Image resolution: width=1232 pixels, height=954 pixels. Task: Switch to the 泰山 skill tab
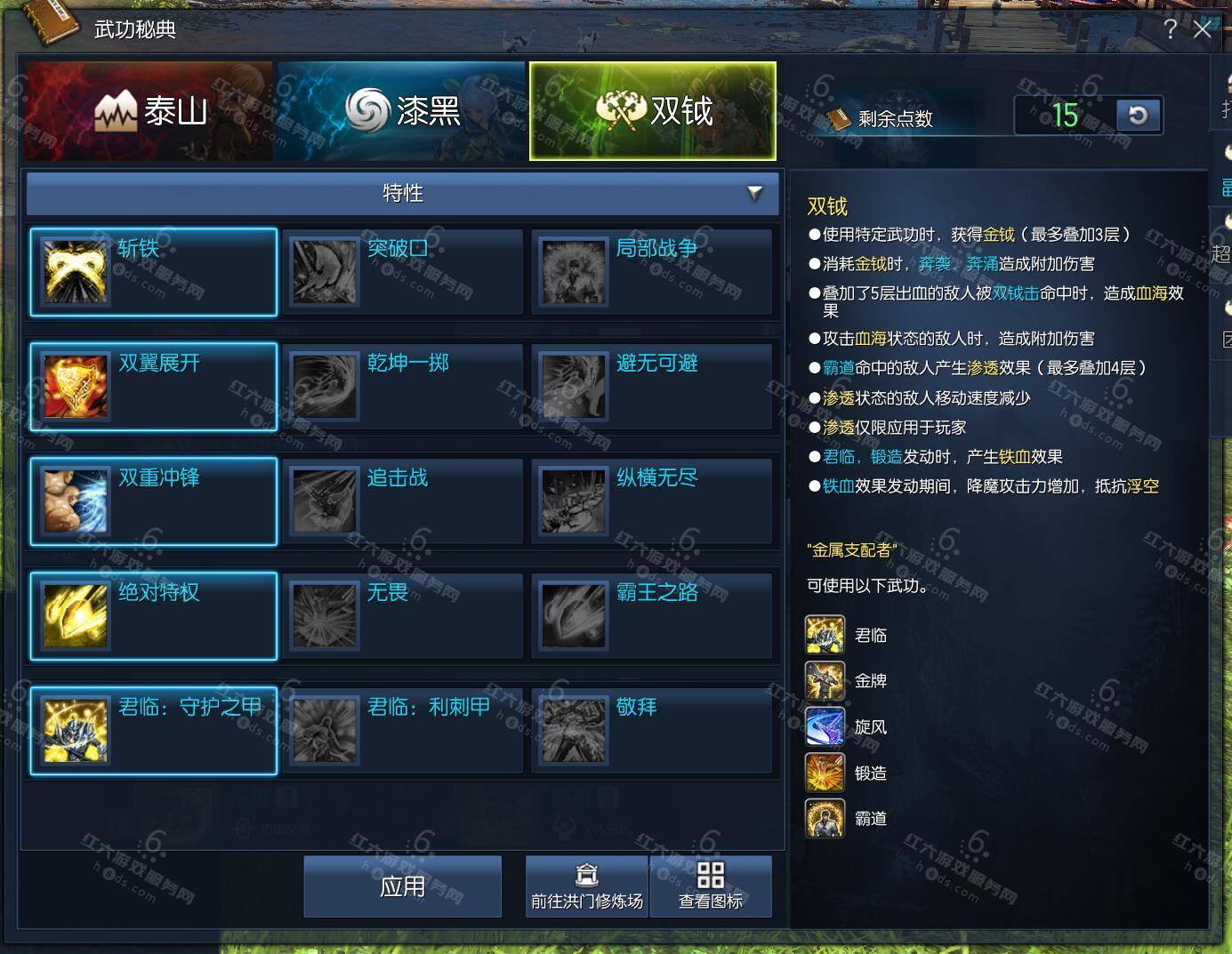pyautogui.click(x=149, y=111)
